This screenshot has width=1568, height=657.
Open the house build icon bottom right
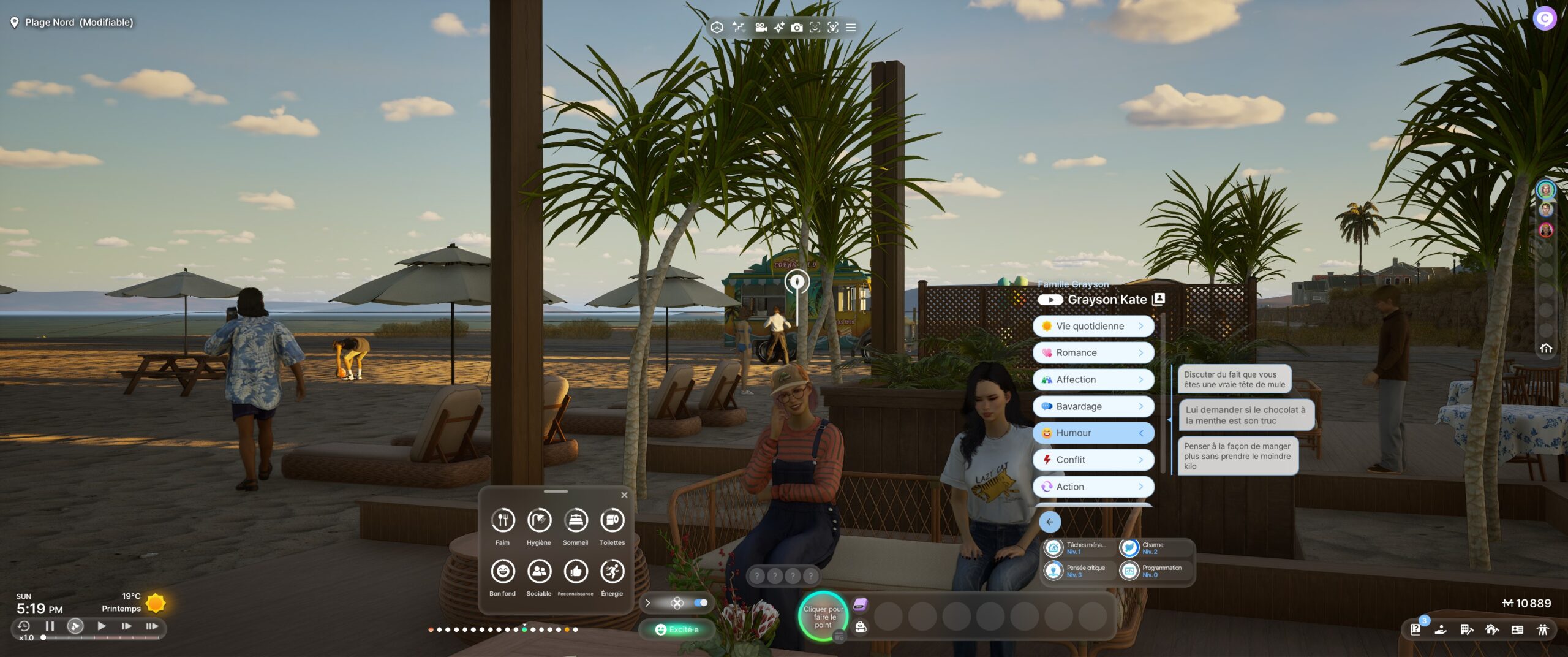[x=1492, y=629]
